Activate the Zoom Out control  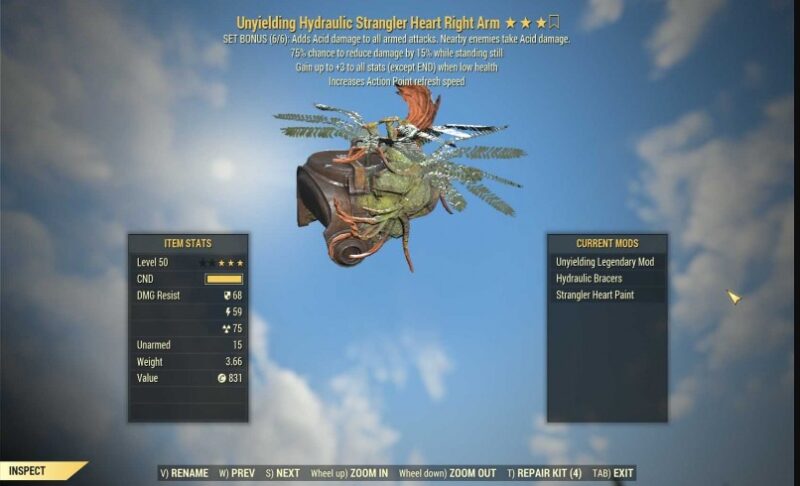pyautogui.click(x=447, y=474)
